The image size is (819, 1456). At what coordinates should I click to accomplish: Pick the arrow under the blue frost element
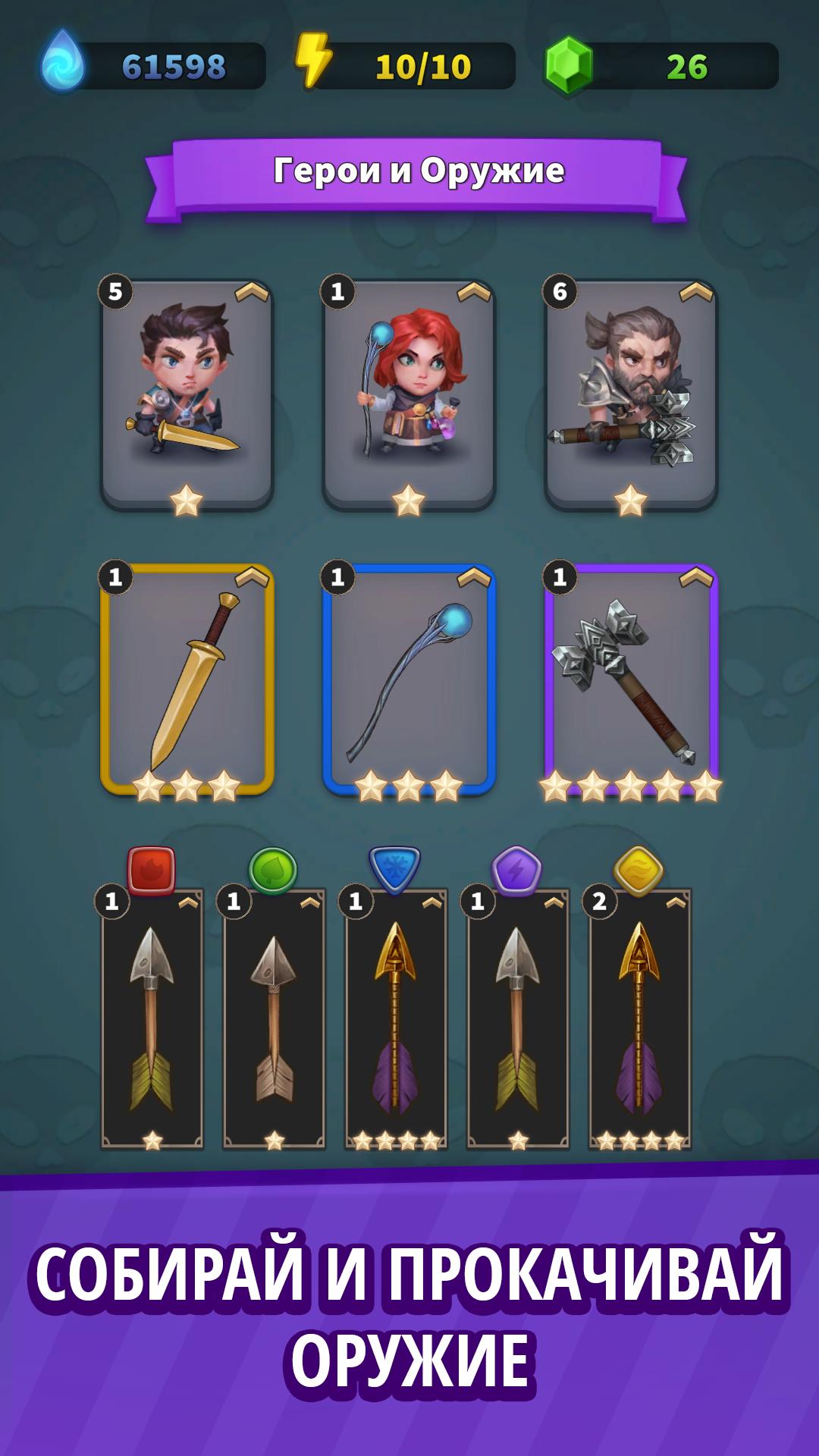tap(396, 1020)
